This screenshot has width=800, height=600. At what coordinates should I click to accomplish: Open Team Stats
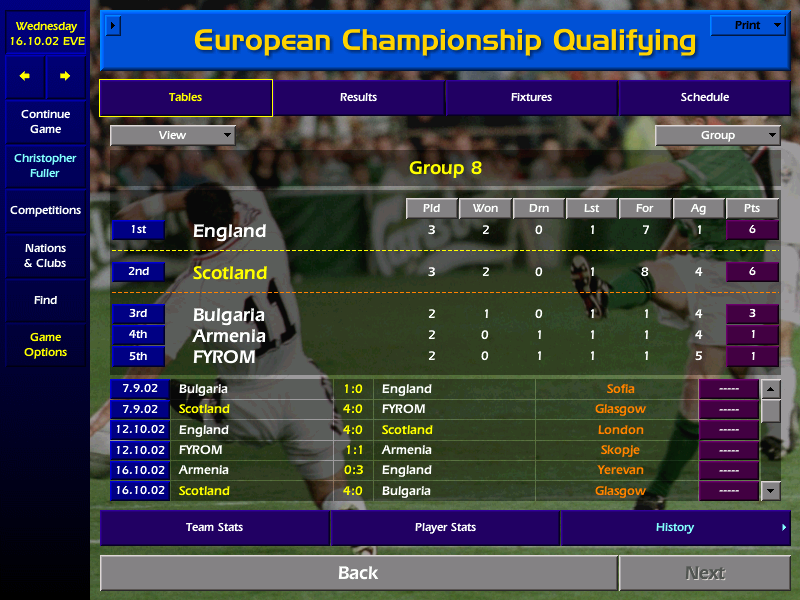tap(214, 527)
